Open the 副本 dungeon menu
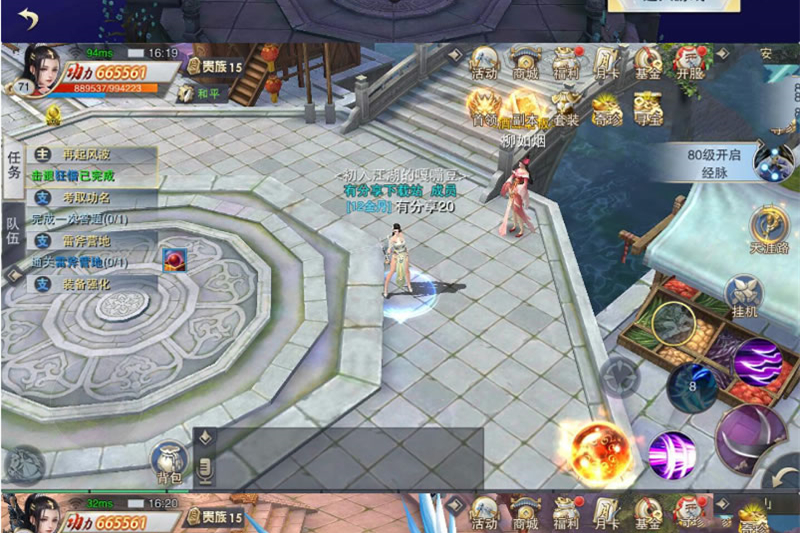 click(x=525, y=108)
